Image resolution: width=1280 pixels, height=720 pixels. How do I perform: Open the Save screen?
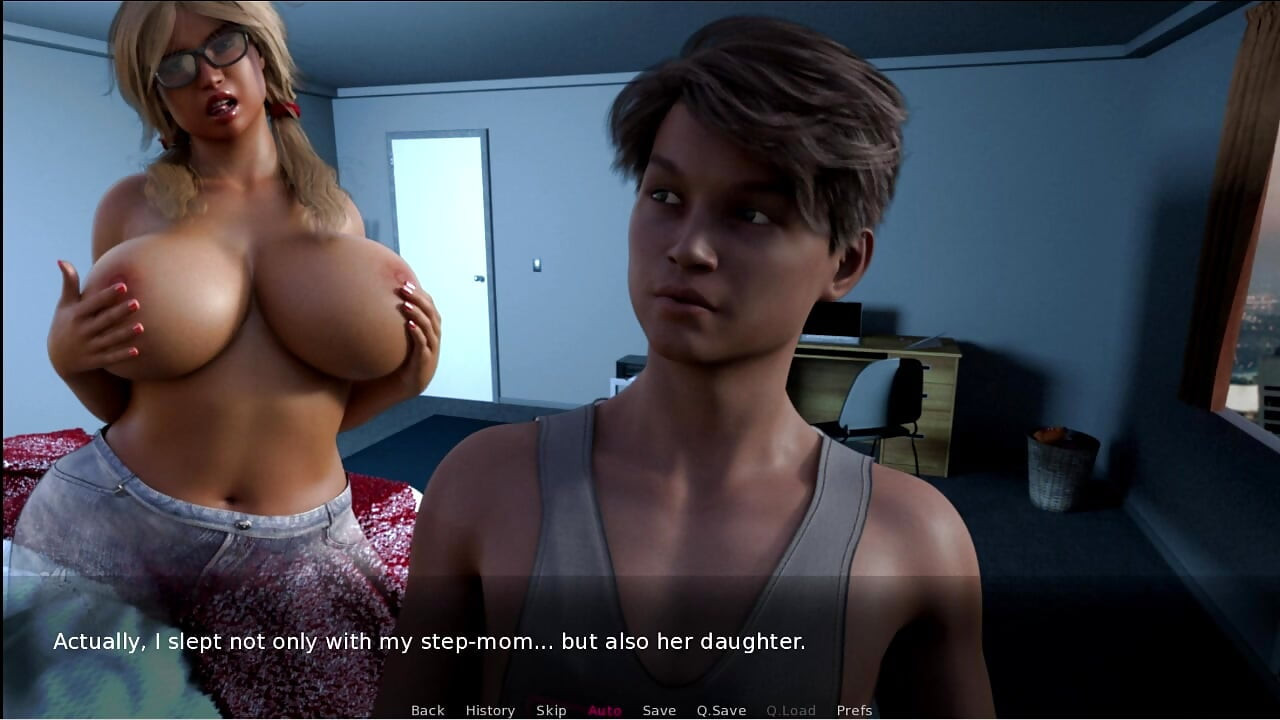click(659, 710)
